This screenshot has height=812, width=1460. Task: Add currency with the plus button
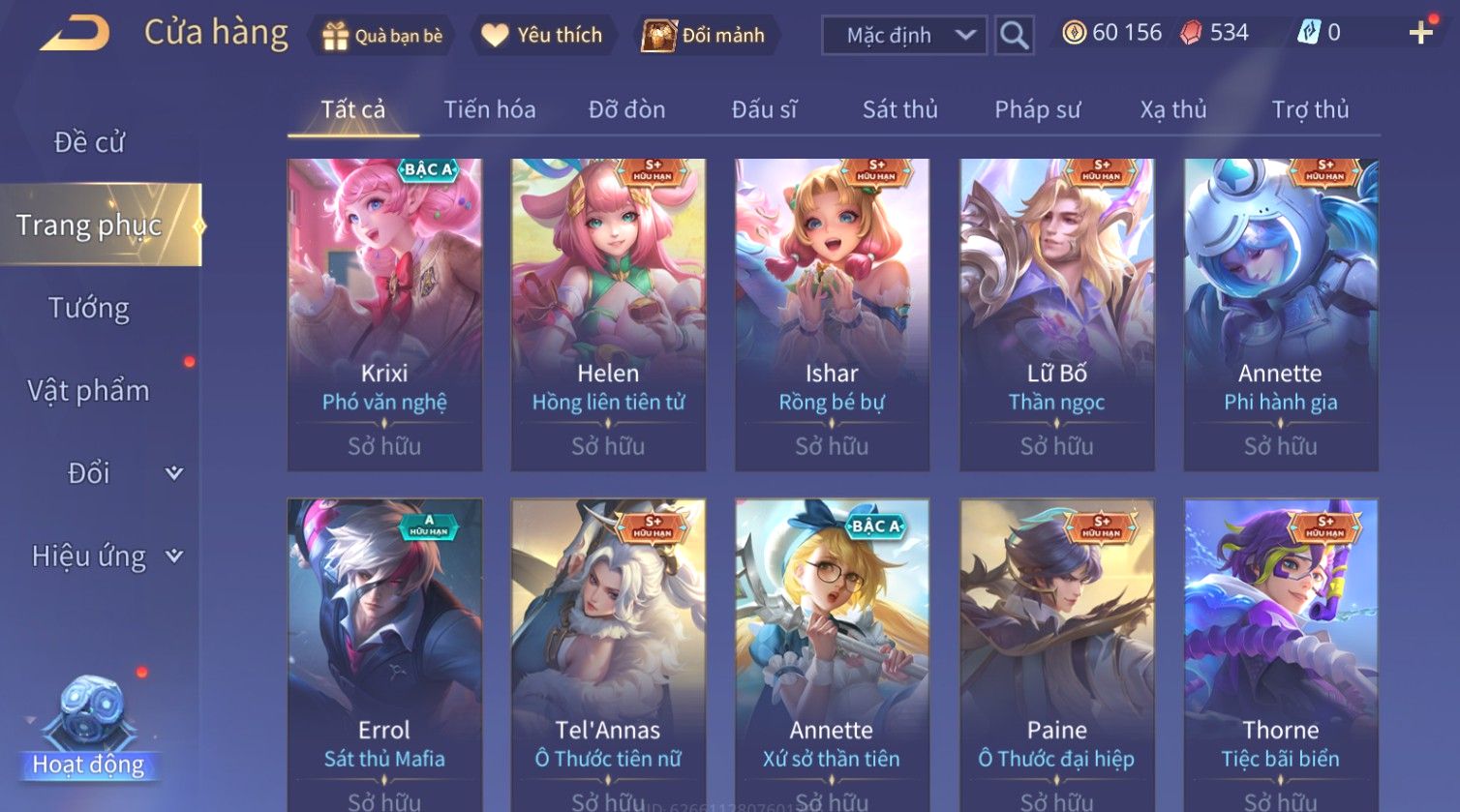1420,33
